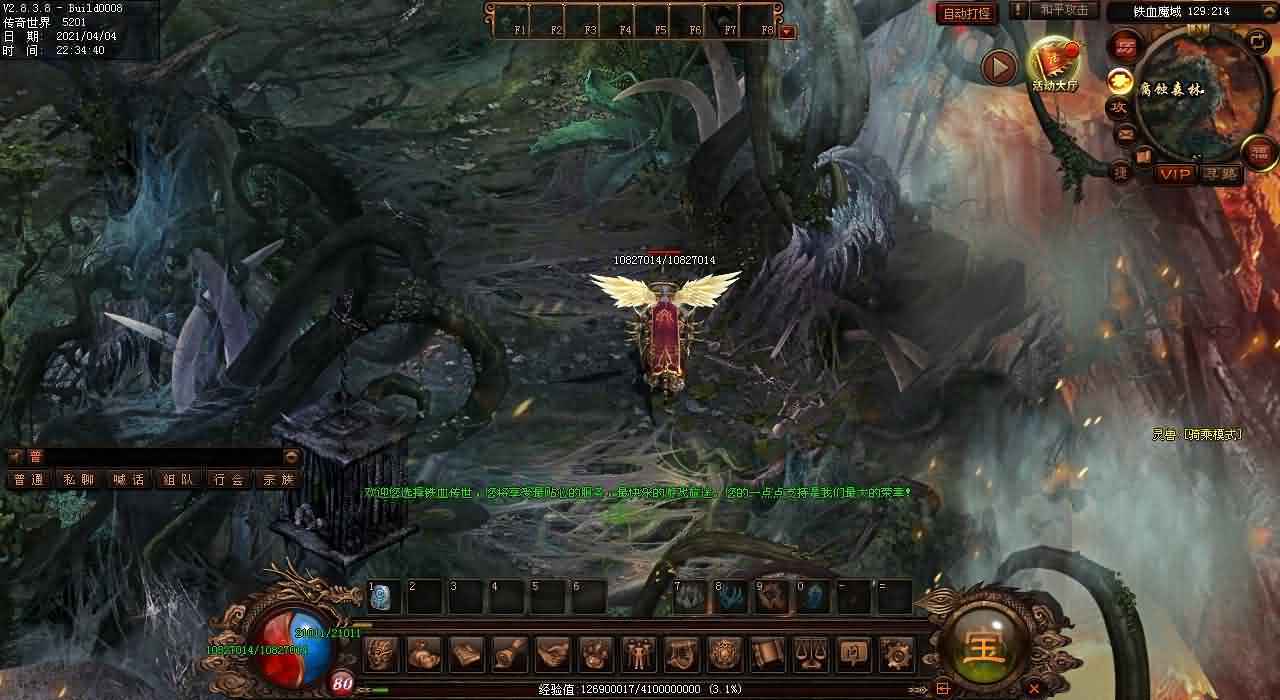1280x700 pixels.
Task: Open the 活动大厅 activity hall
Action: click(x=1054, y=64)
